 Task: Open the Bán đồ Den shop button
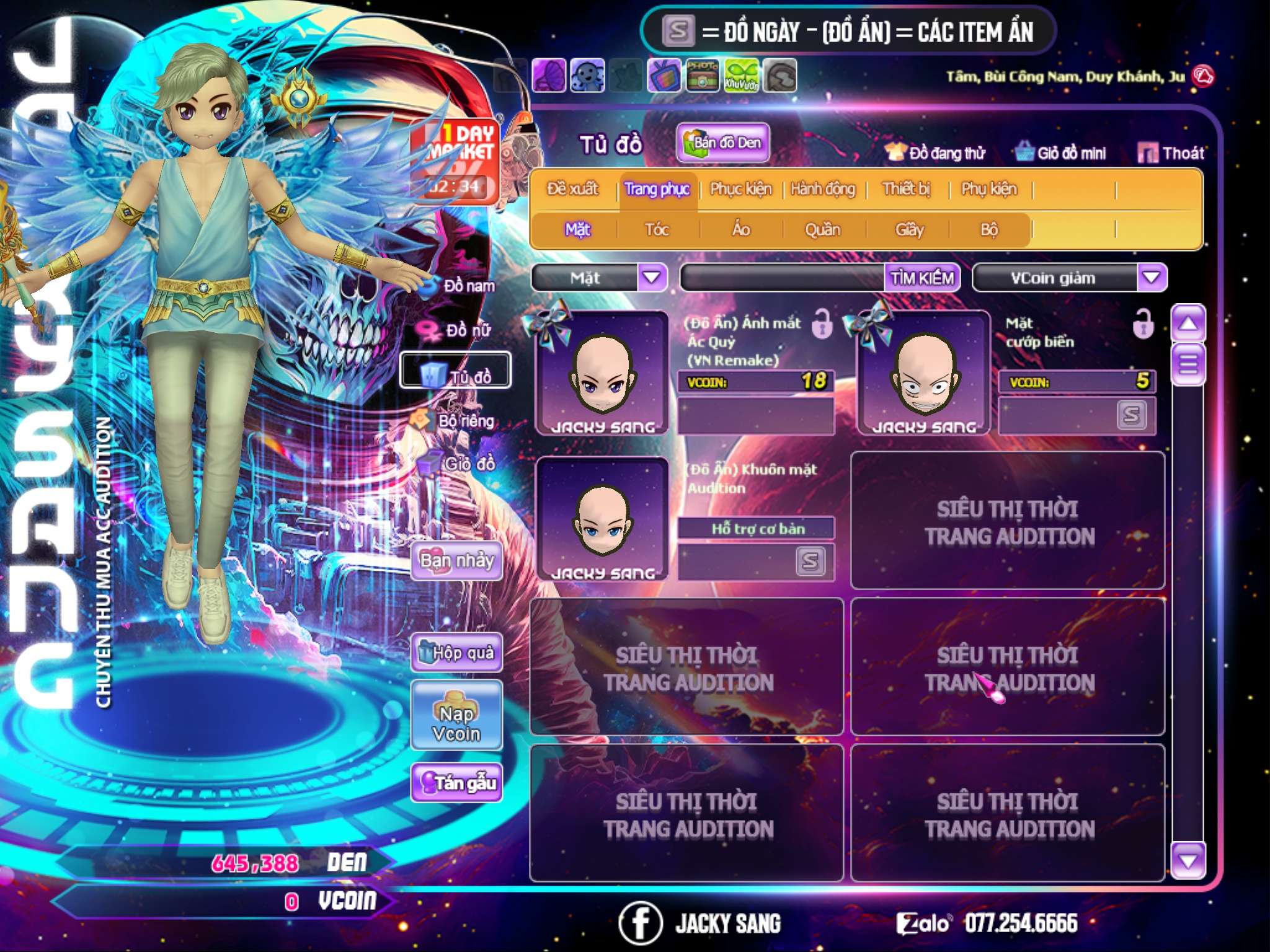click(723, 143)
